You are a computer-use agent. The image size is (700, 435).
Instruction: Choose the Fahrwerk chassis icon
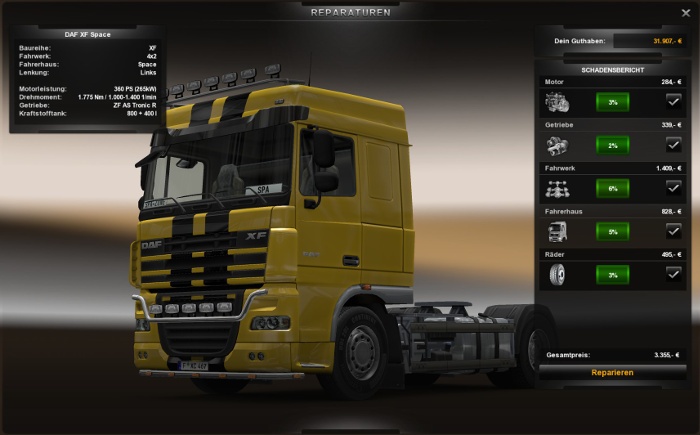pyautogui.click(x=557, y=187)
